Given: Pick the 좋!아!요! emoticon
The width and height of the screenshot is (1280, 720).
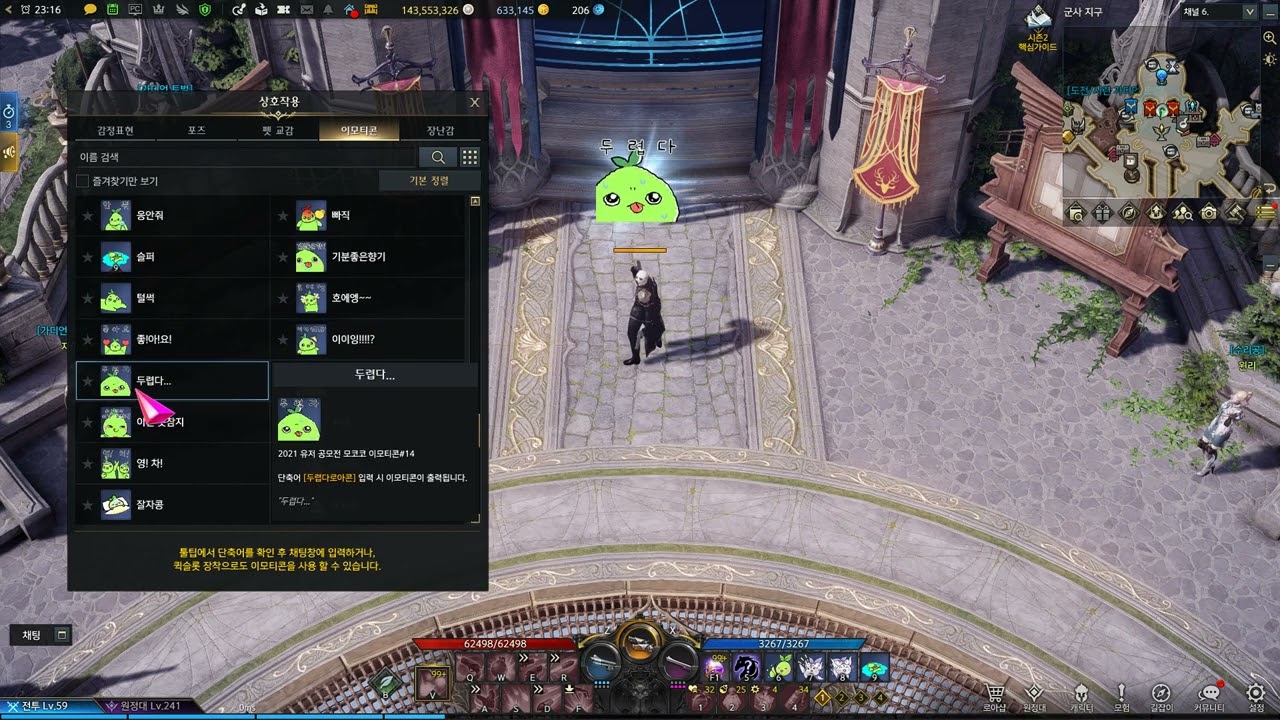Looking at the screenshot, I should tap(153, 339).
